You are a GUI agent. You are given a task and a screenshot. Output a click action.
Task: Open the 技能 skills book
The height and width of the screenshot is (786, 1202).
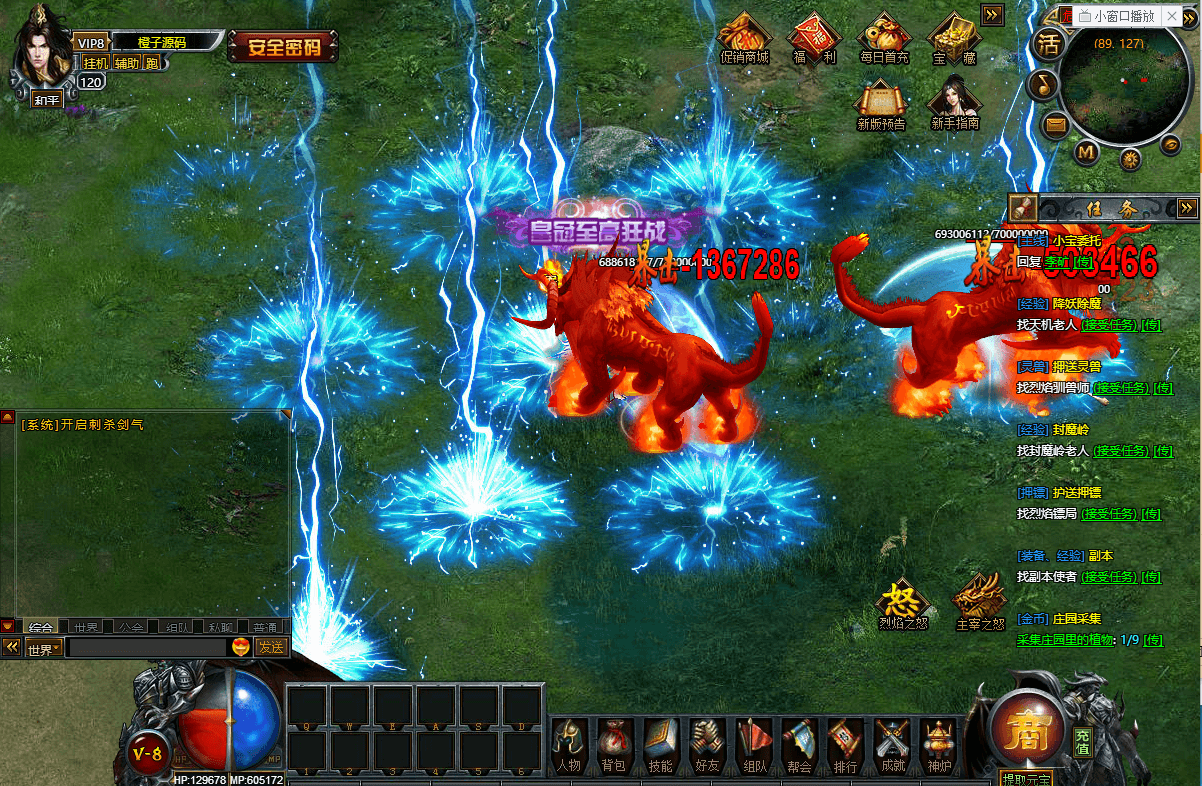[x=660, y=745]
